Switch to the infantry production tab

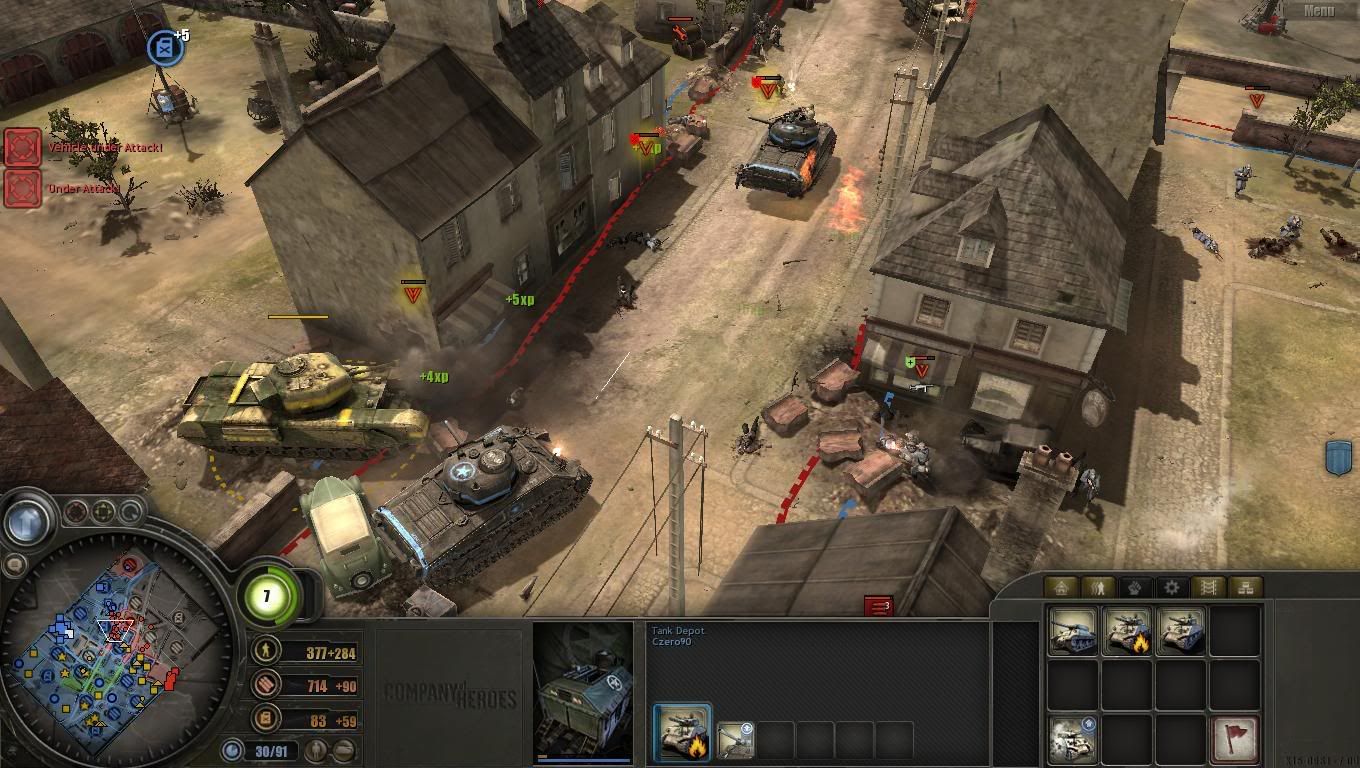click(1099, 588)
